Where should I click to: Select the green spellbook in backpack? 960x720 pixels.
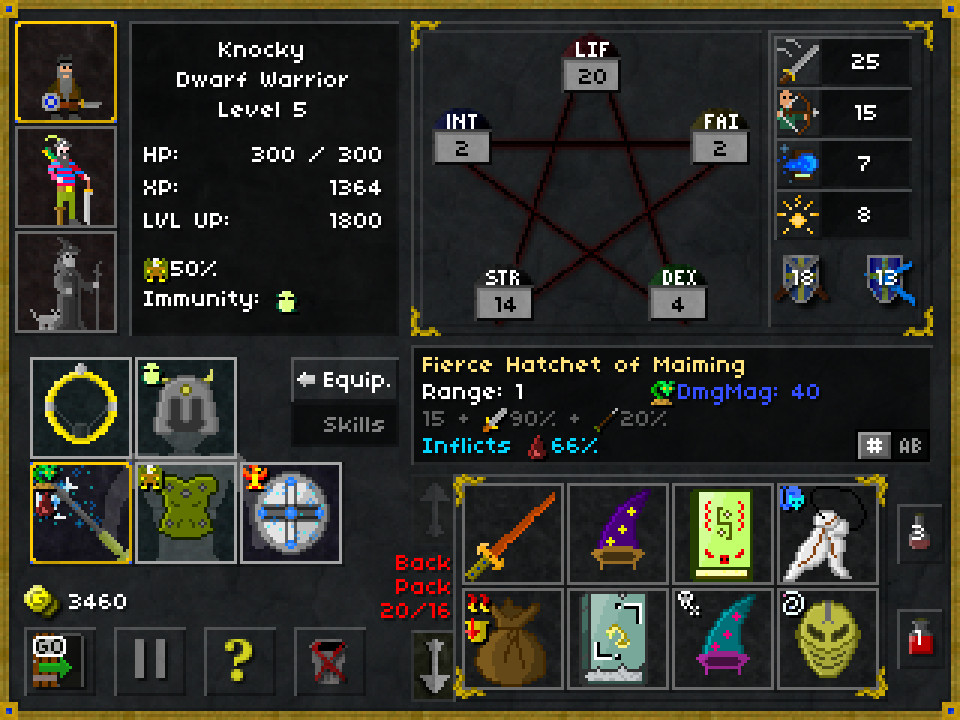pyautogui.click(x=723, y=534)
